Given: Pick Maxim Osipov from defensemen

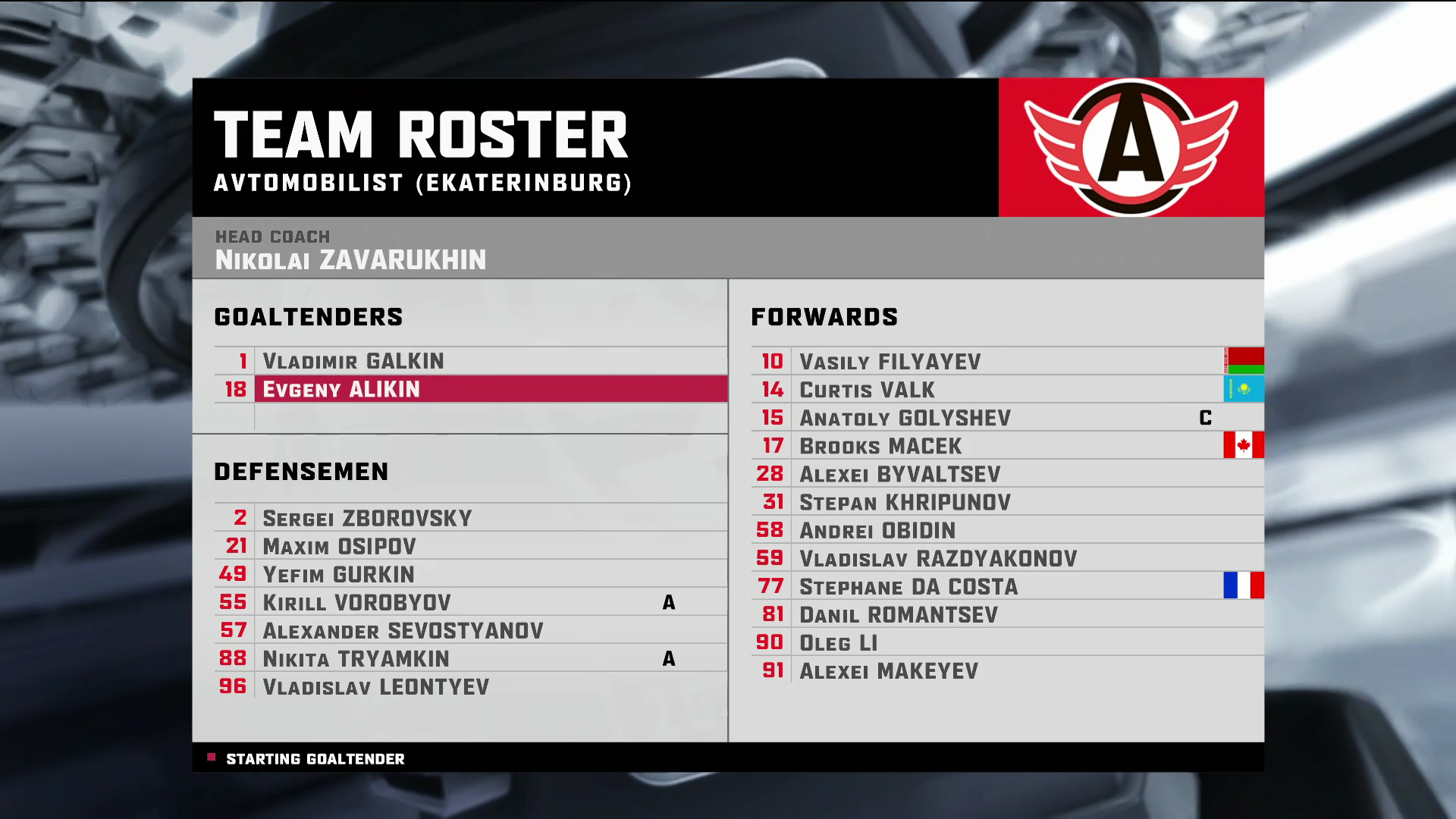Looking at the screenshot, I should tap(339, 546).
